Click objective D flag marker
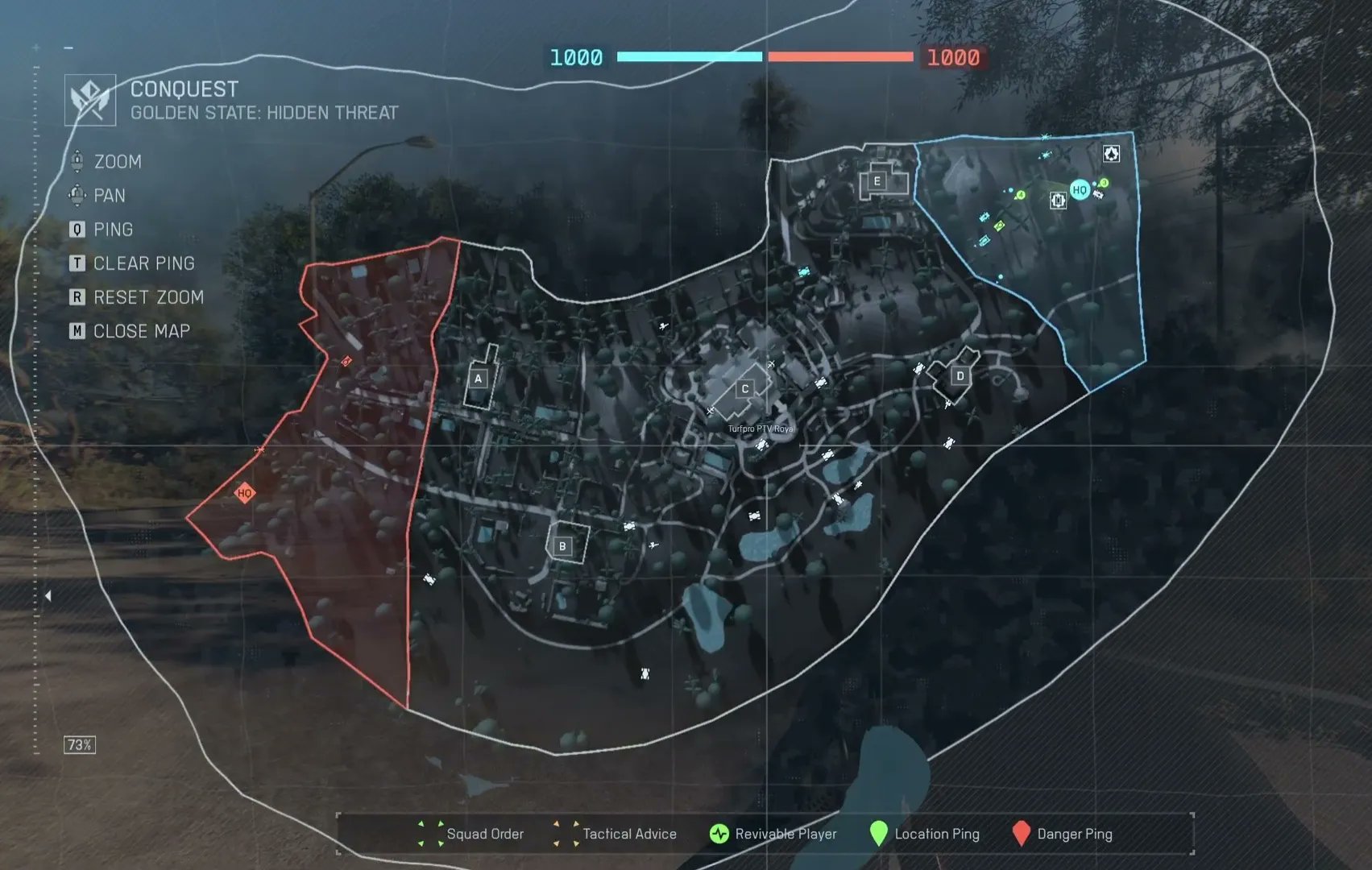This screenshot has height=870, width=1372. [x=960, y=375]
